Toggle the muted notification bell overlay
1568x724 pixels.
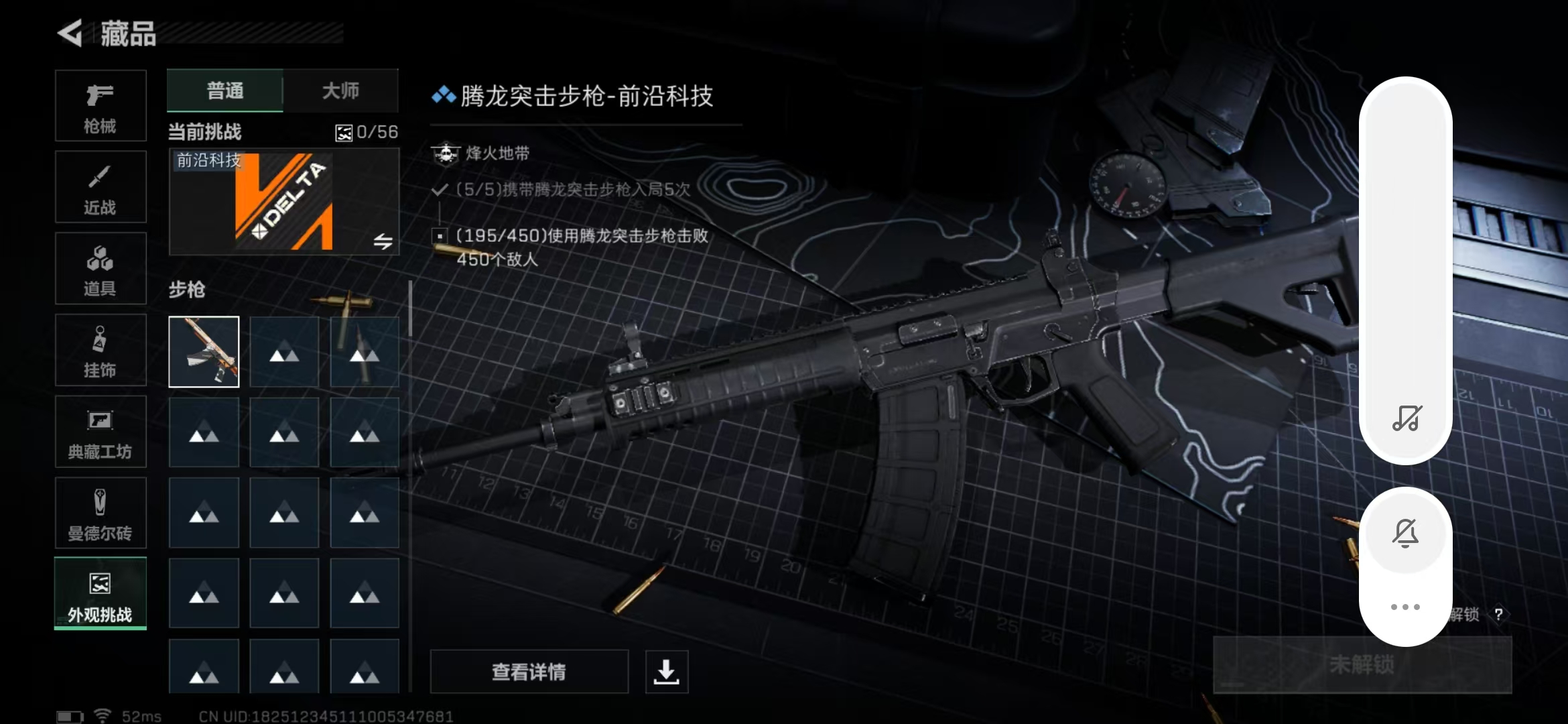pyautogui.click(x=1405, y=534)
